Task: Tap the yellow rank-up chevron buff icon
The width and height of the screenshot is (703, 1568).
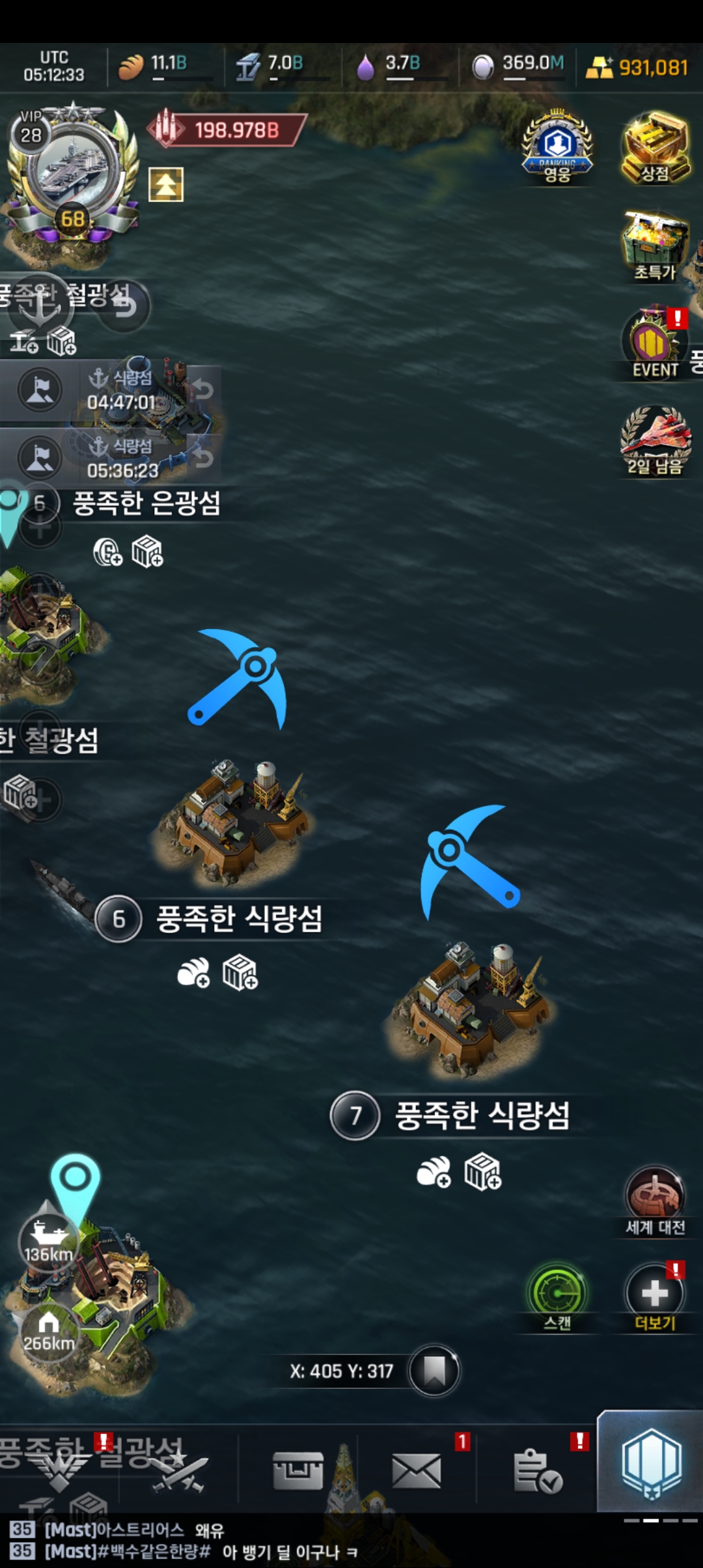Action: pyautogui.click(x=166, y=184)
